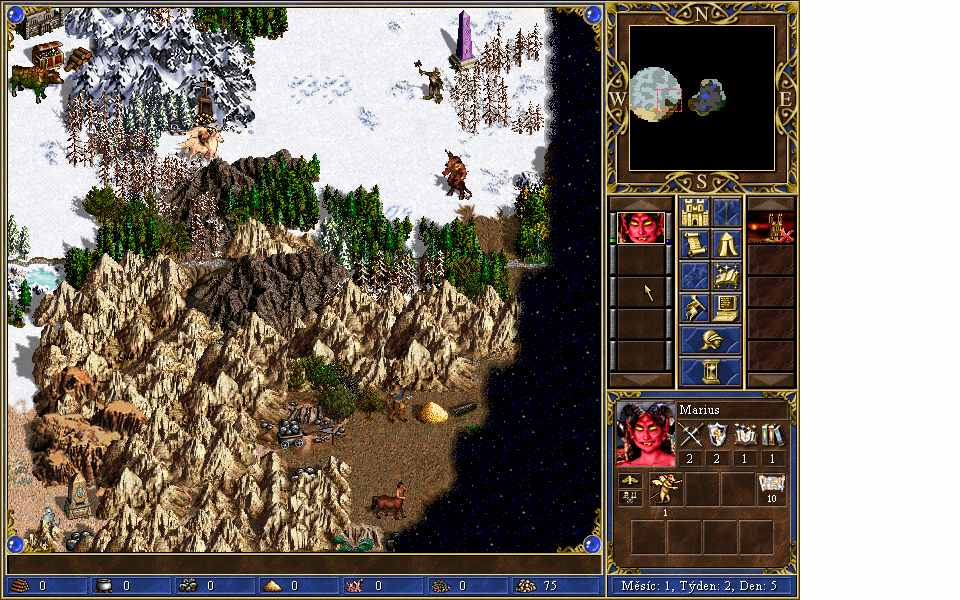Select the imp troop slot in Marius's army
The image size is (960, 600).
point(666,489)
